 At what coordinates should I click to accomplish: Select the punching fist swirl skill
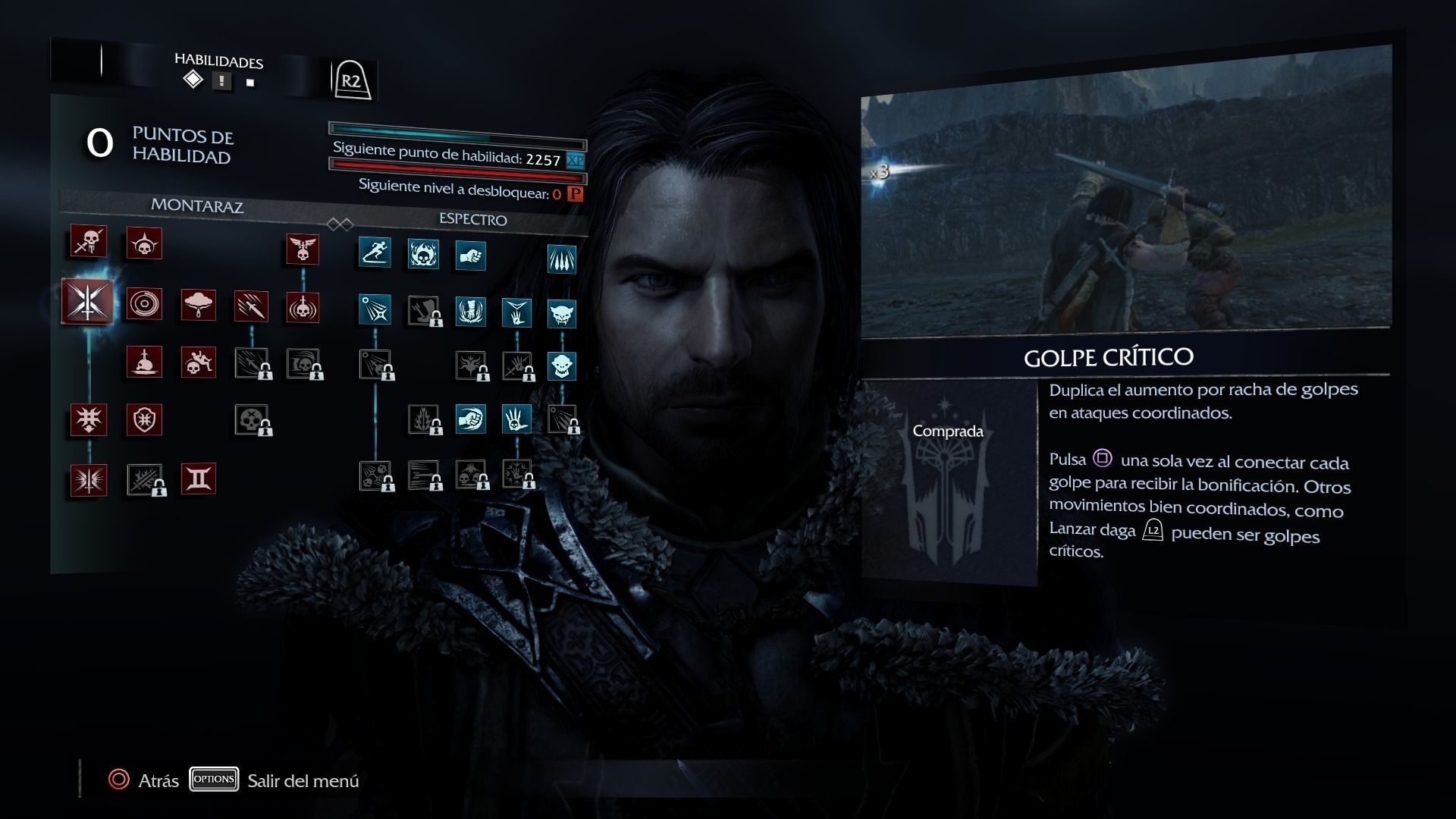(470, 419)
